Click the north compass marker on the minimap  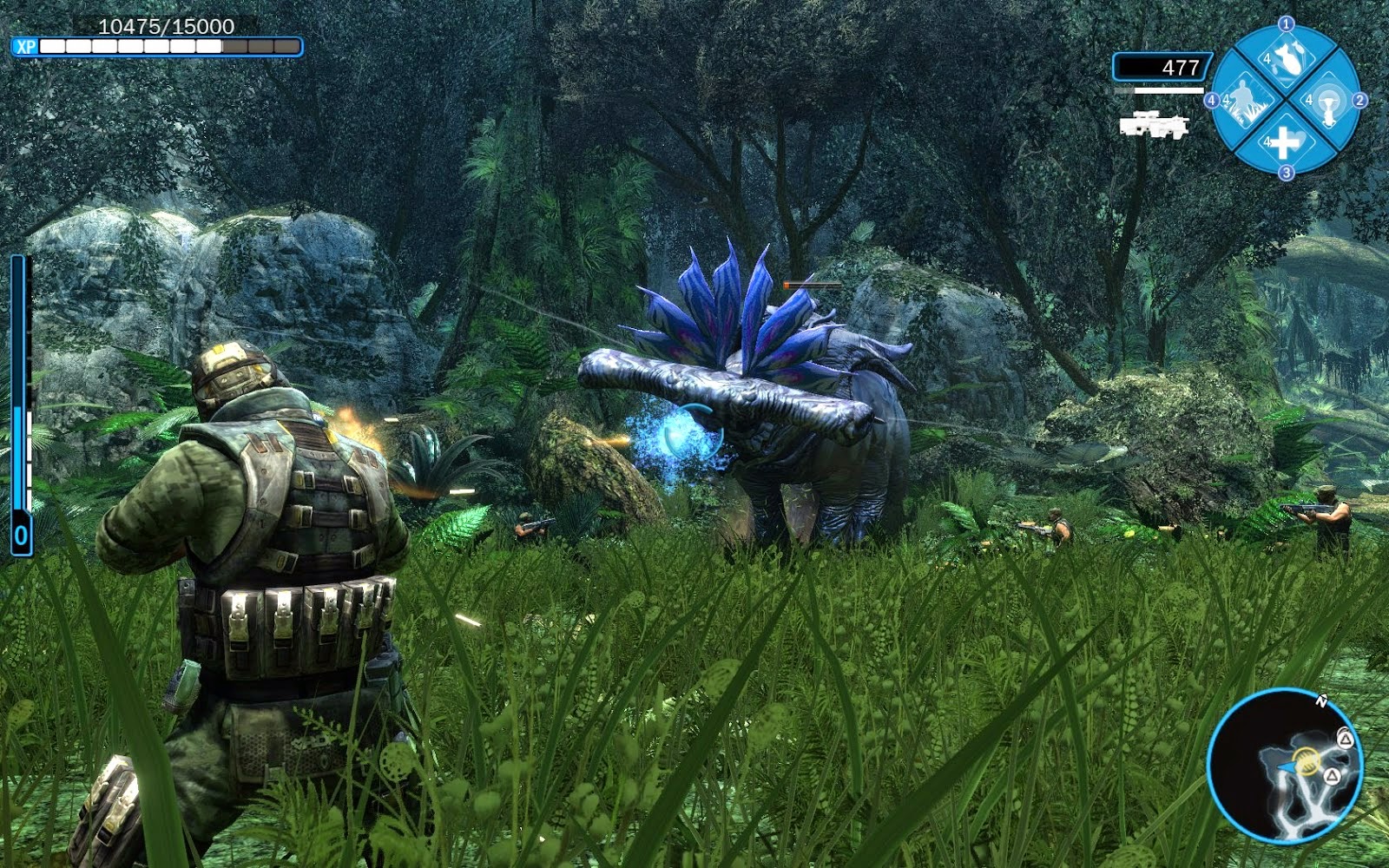(x=1323, y=700)
